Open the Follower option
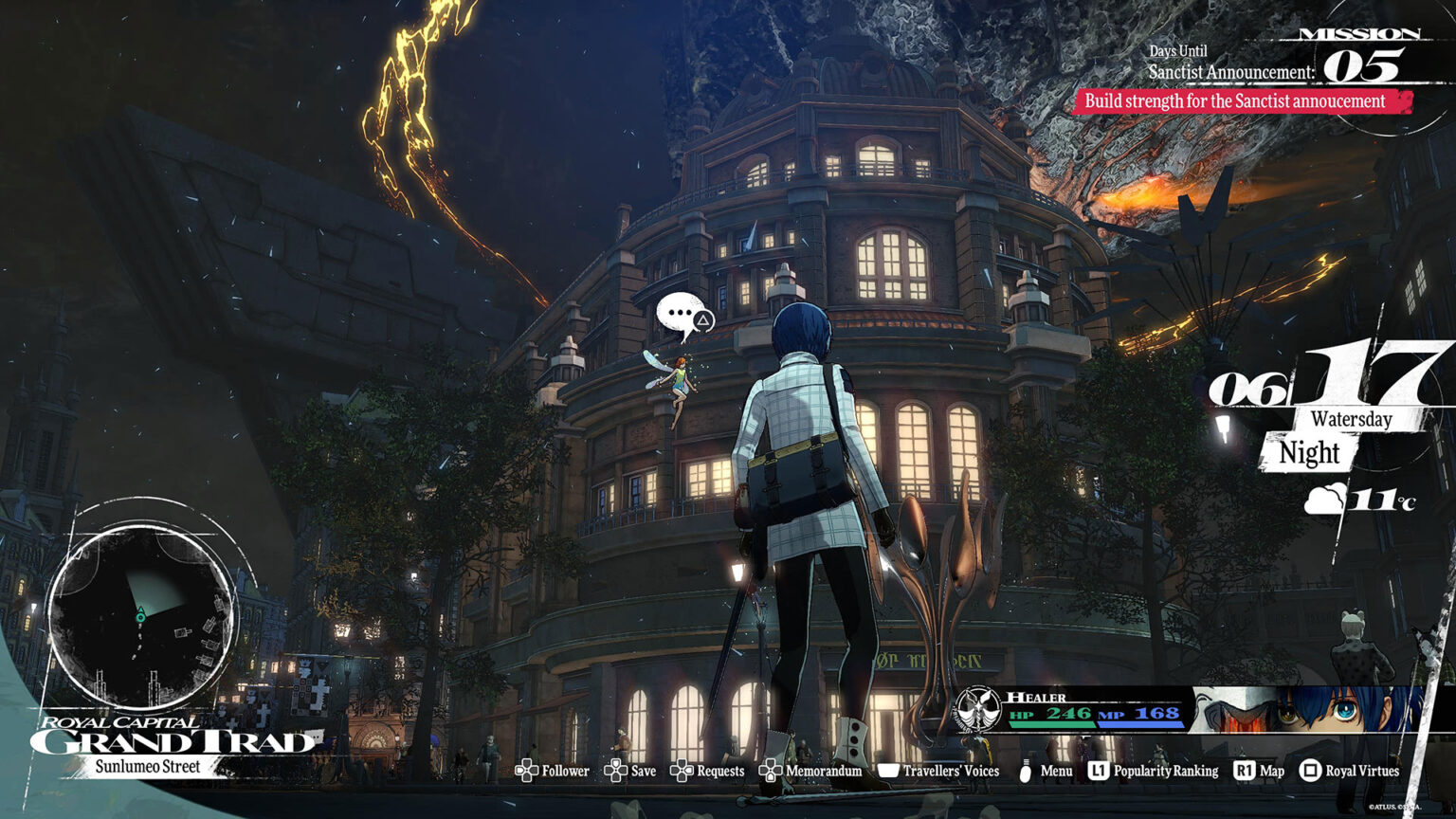 (x=553, y=771)
